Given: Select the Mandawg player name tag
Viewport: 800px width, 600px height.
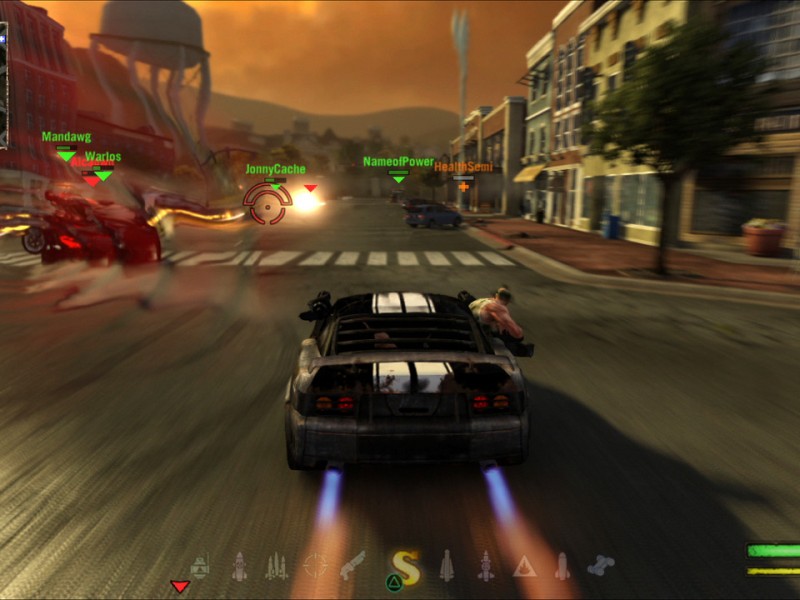Looking at the screenshot, I should click(x=66, y=137).
